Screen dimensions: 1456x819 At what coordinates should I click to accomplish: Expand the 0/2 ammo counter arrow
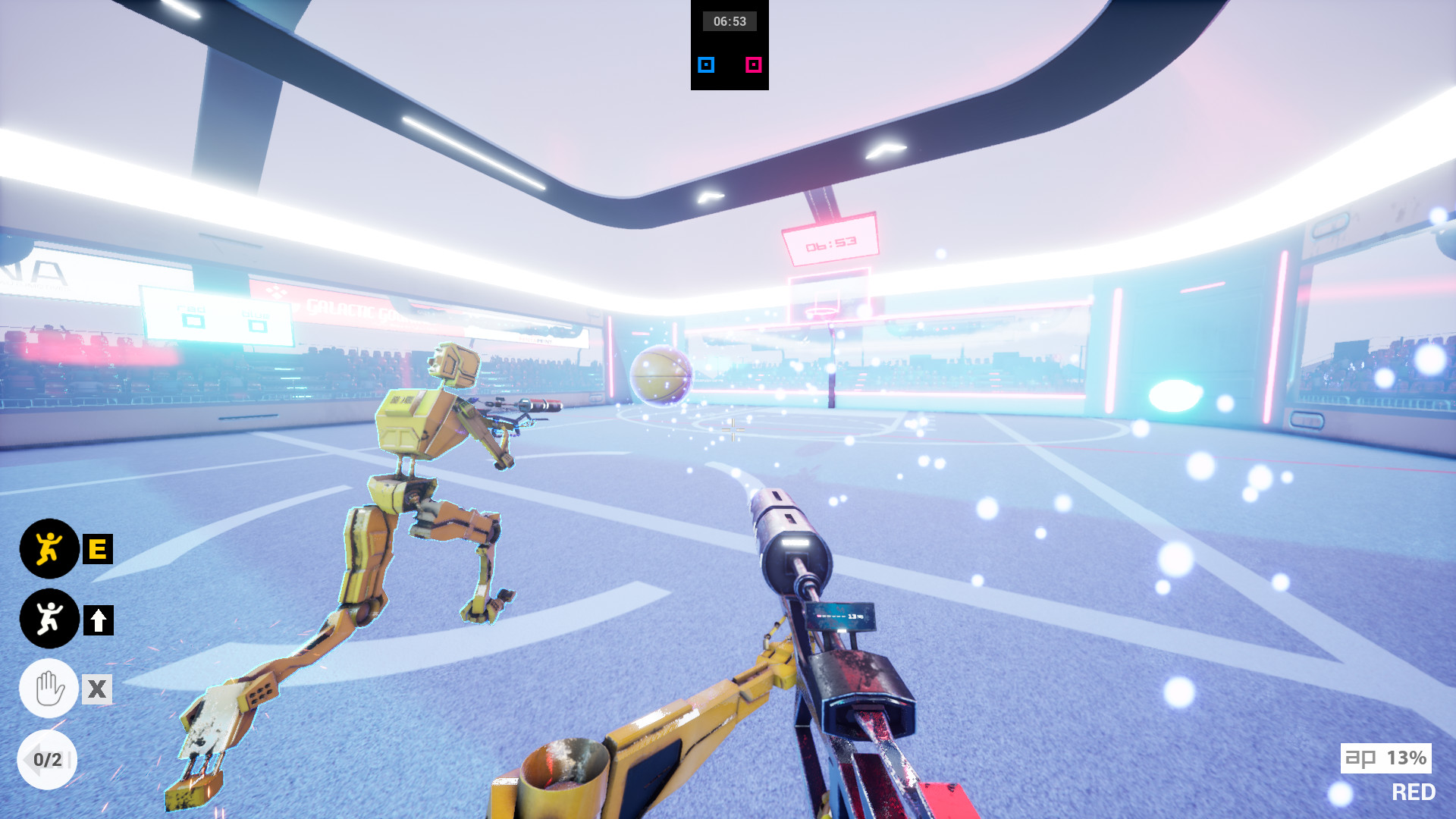tap(49, 758)
